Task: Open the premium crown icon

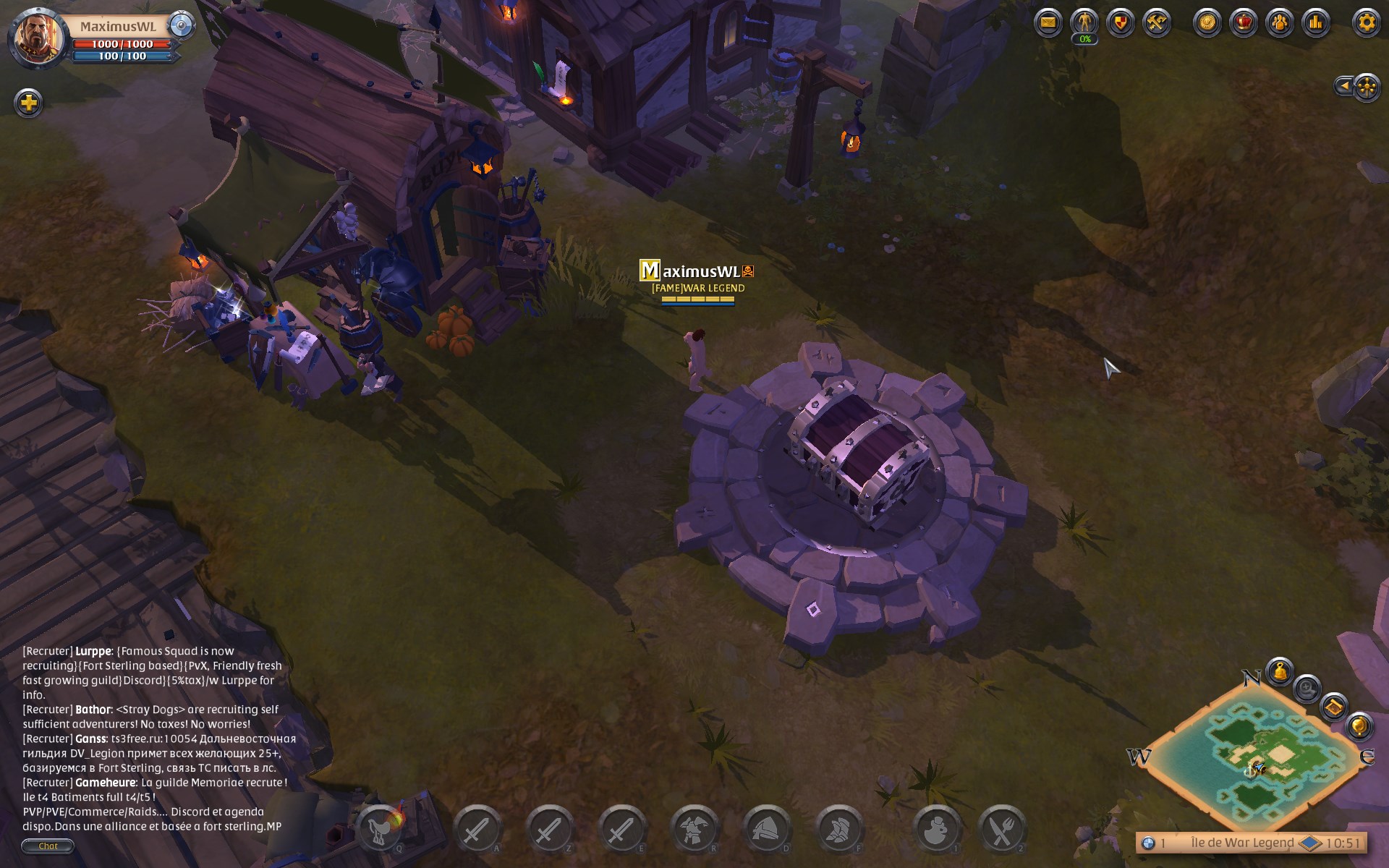Action: pos(1244,22)
